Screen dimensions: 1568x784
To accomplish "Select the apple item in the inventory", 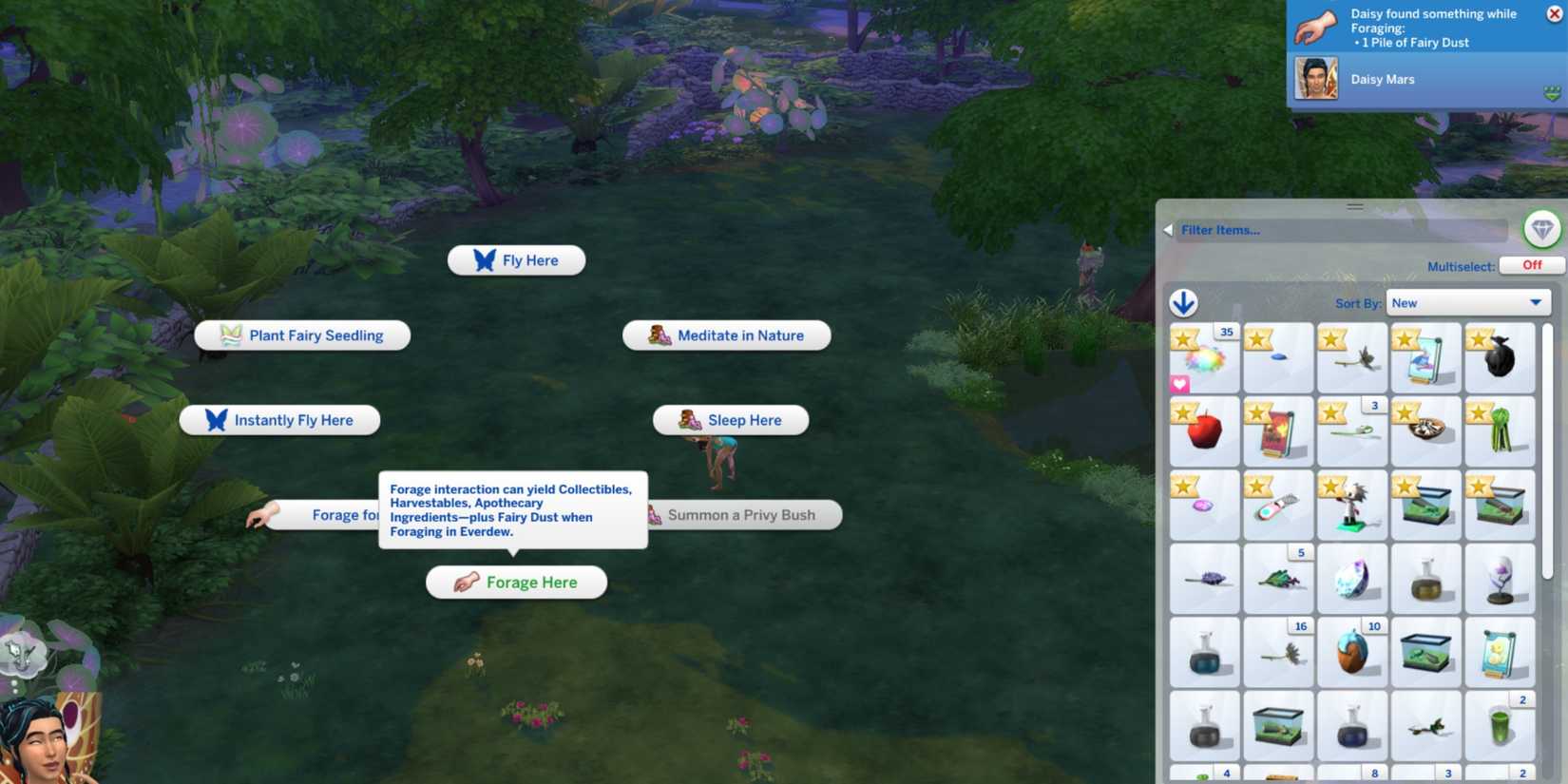I will pyautogui.click(x=1204, y=432).
